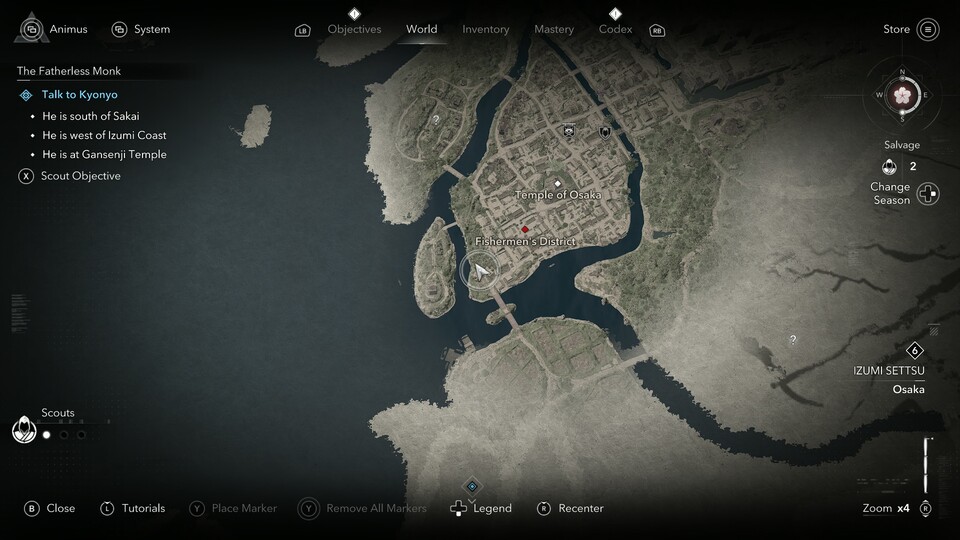Select the Talk to Kyonyo objective
The width and height of the screenshot is (960, 540).
point(79,95)
